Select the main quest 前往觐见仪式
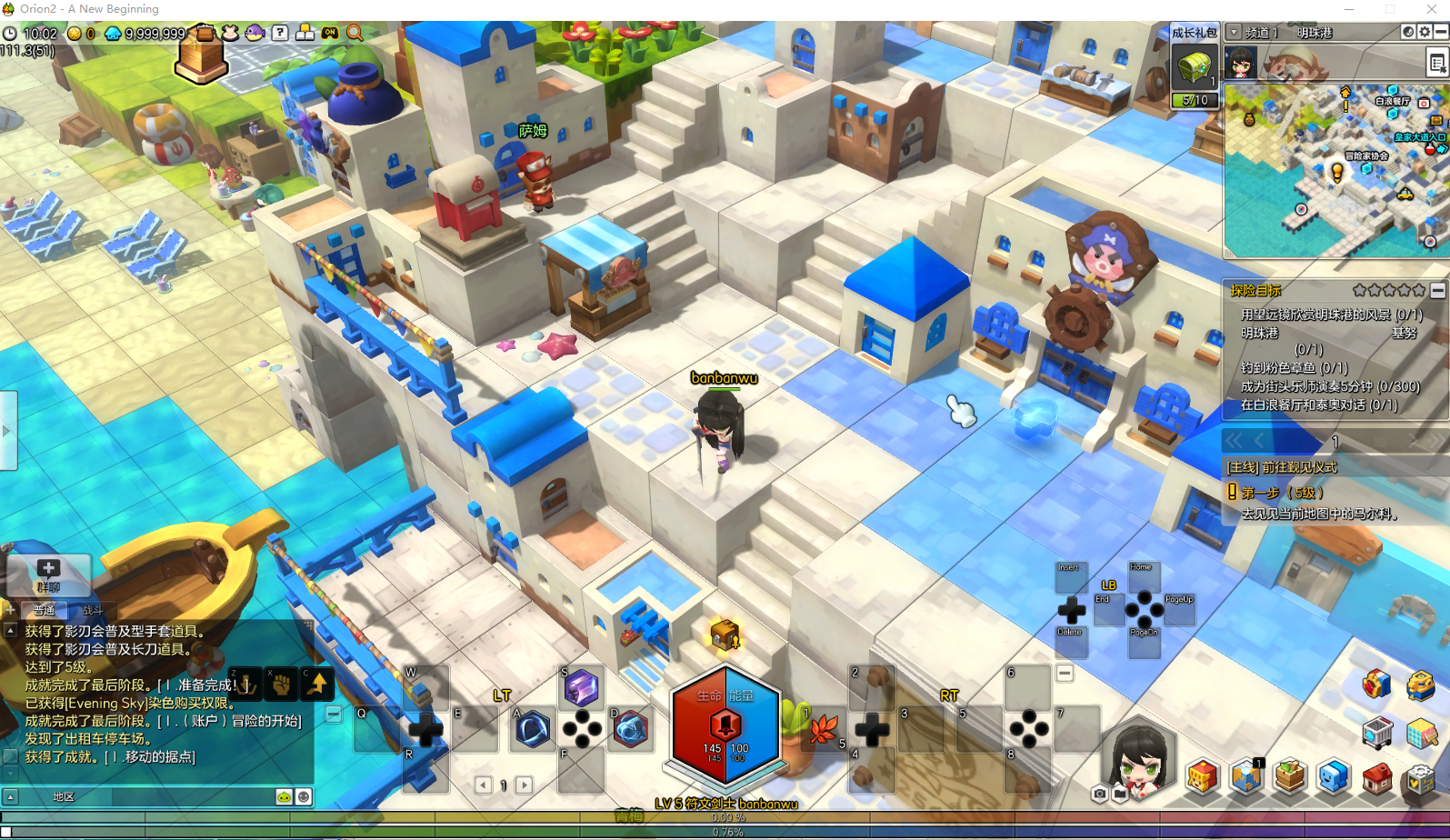 1283,467
